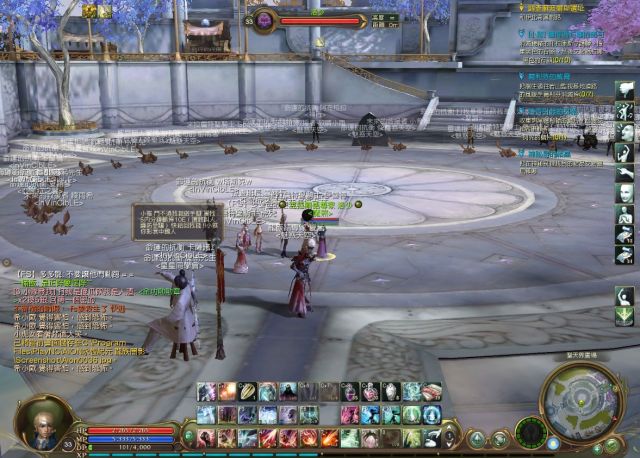Click the green radar dial beside the minimap
This screenshot has width=640, height=458.
[531, 433]
